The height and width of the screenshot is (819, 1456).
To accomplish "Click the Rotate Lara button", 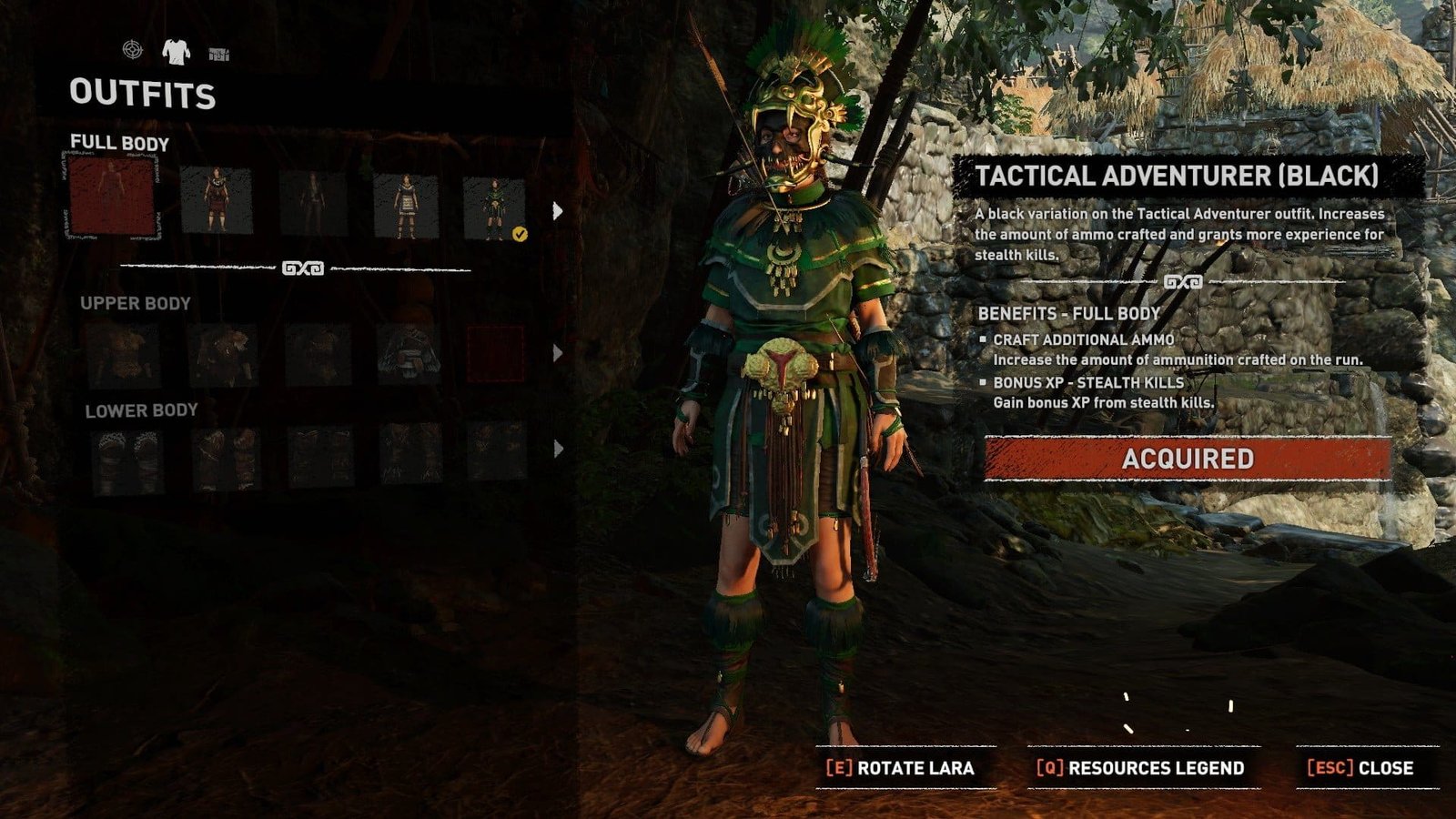I will tap(901, 768).
